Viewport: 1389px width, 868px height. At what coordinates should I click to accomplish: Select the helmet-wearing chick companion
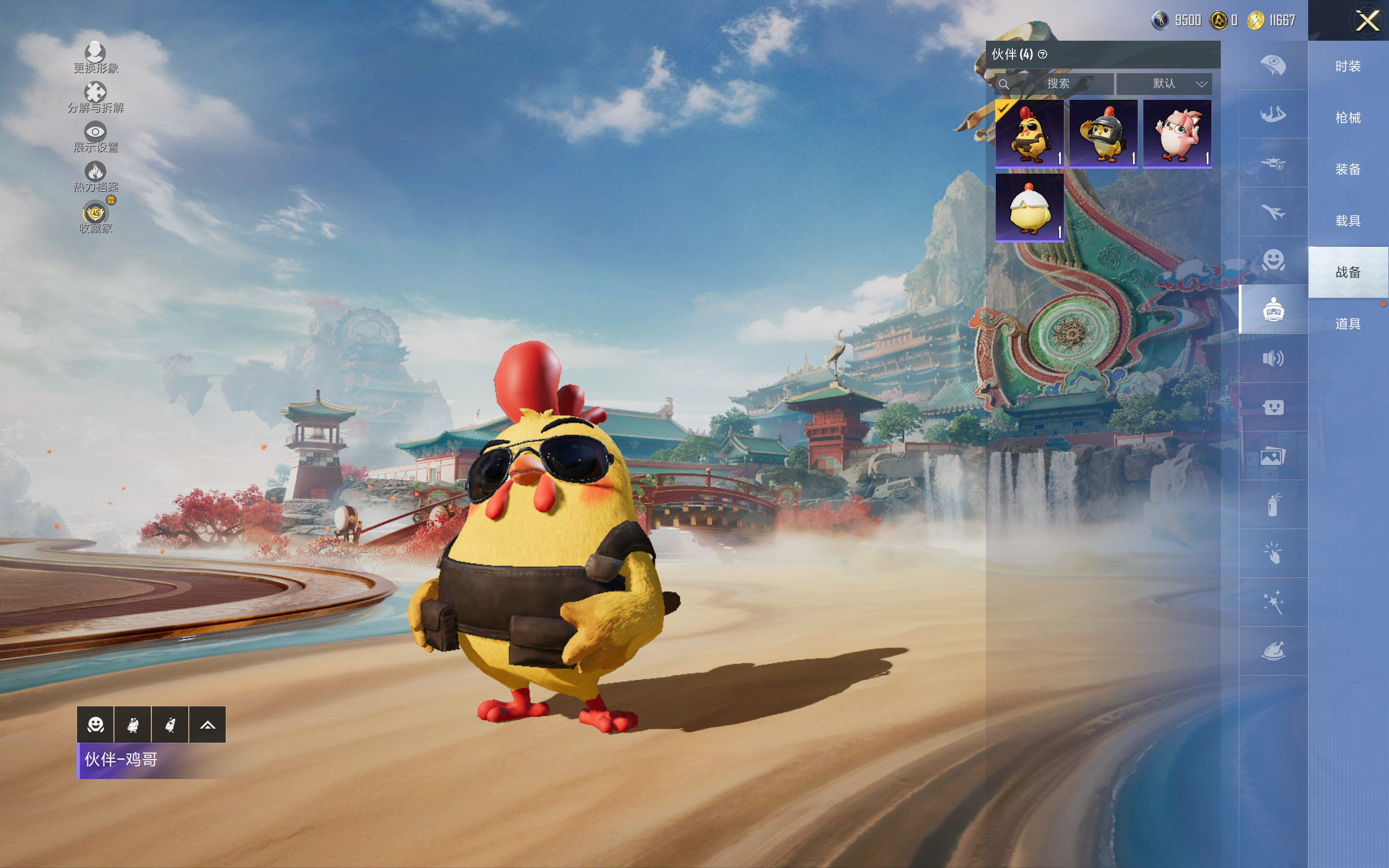(1103, 134)
